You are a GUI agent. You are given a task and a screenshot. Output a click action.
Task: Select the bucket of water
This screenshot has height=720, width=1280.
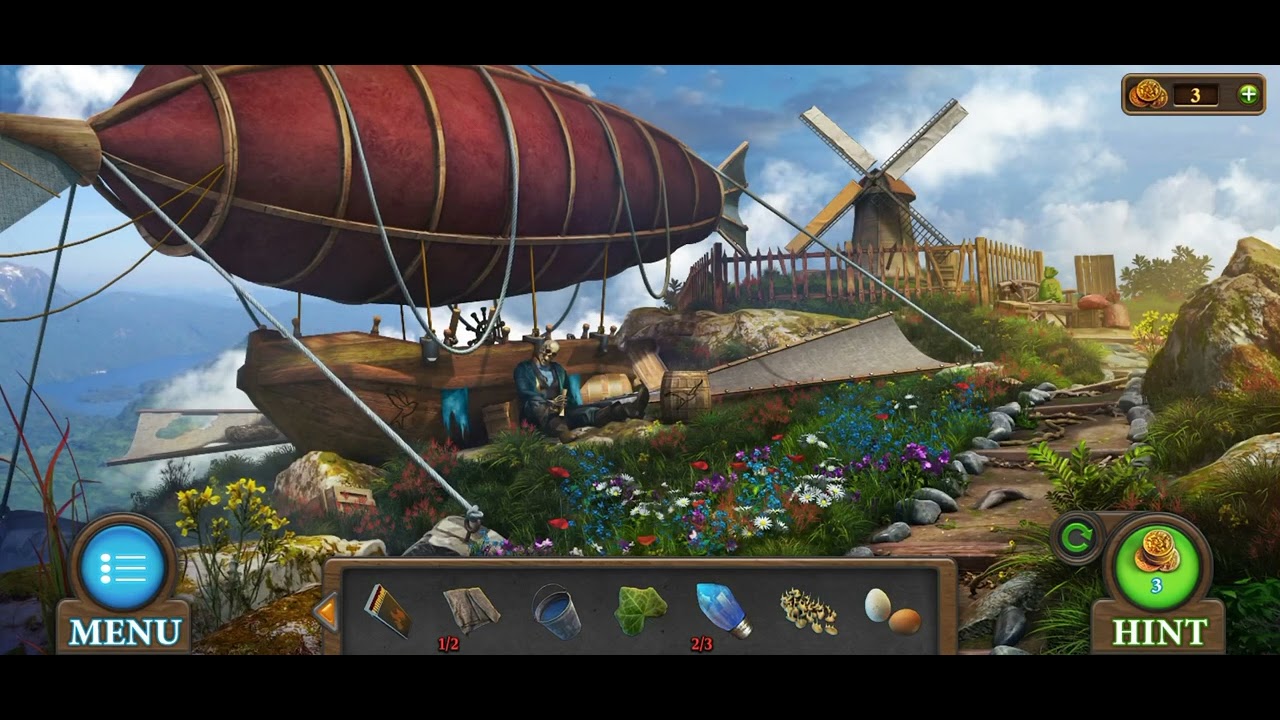(x=556, y=611)
